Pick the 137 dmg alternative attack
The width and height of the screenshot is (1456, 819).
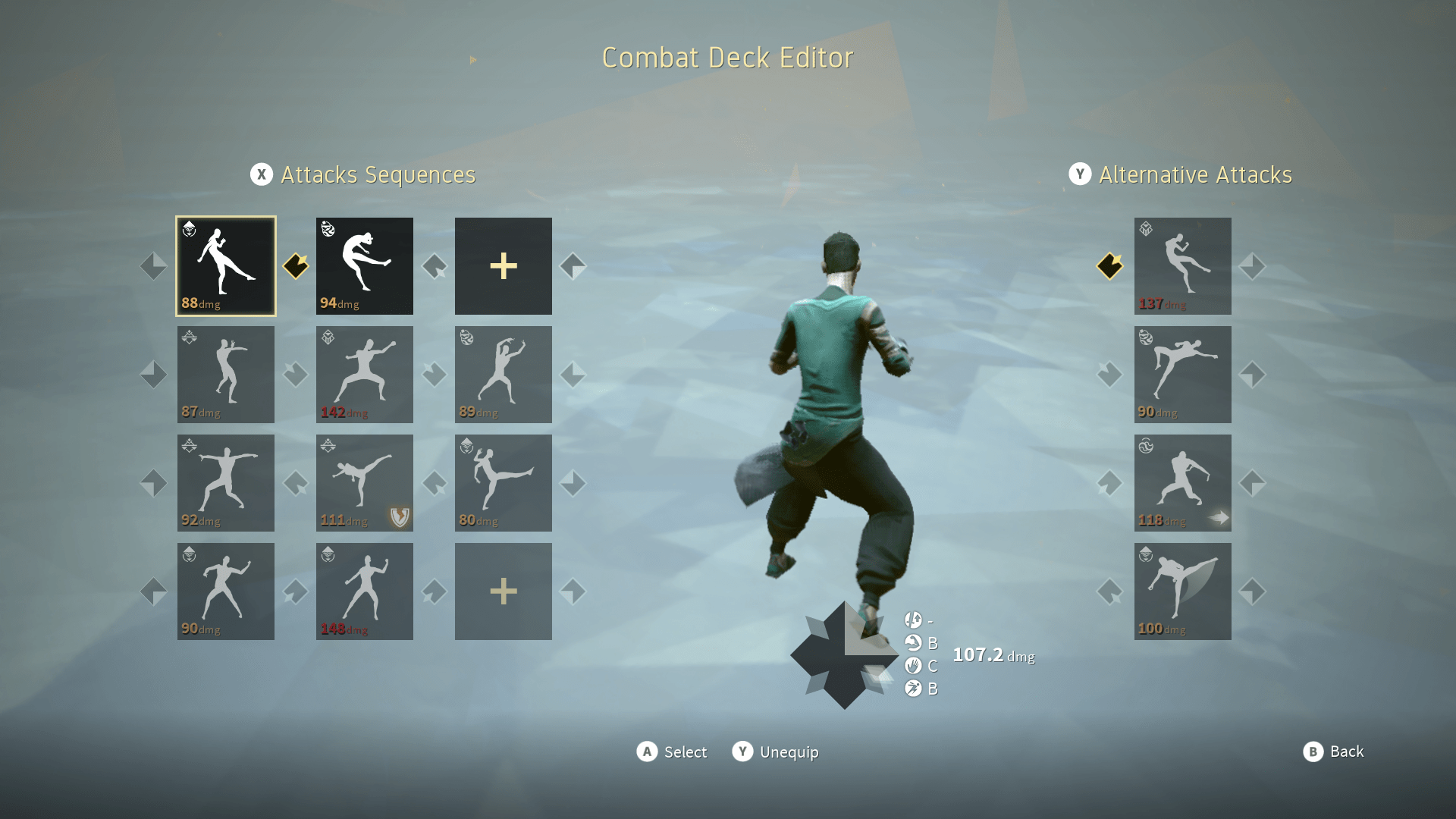1183,265
